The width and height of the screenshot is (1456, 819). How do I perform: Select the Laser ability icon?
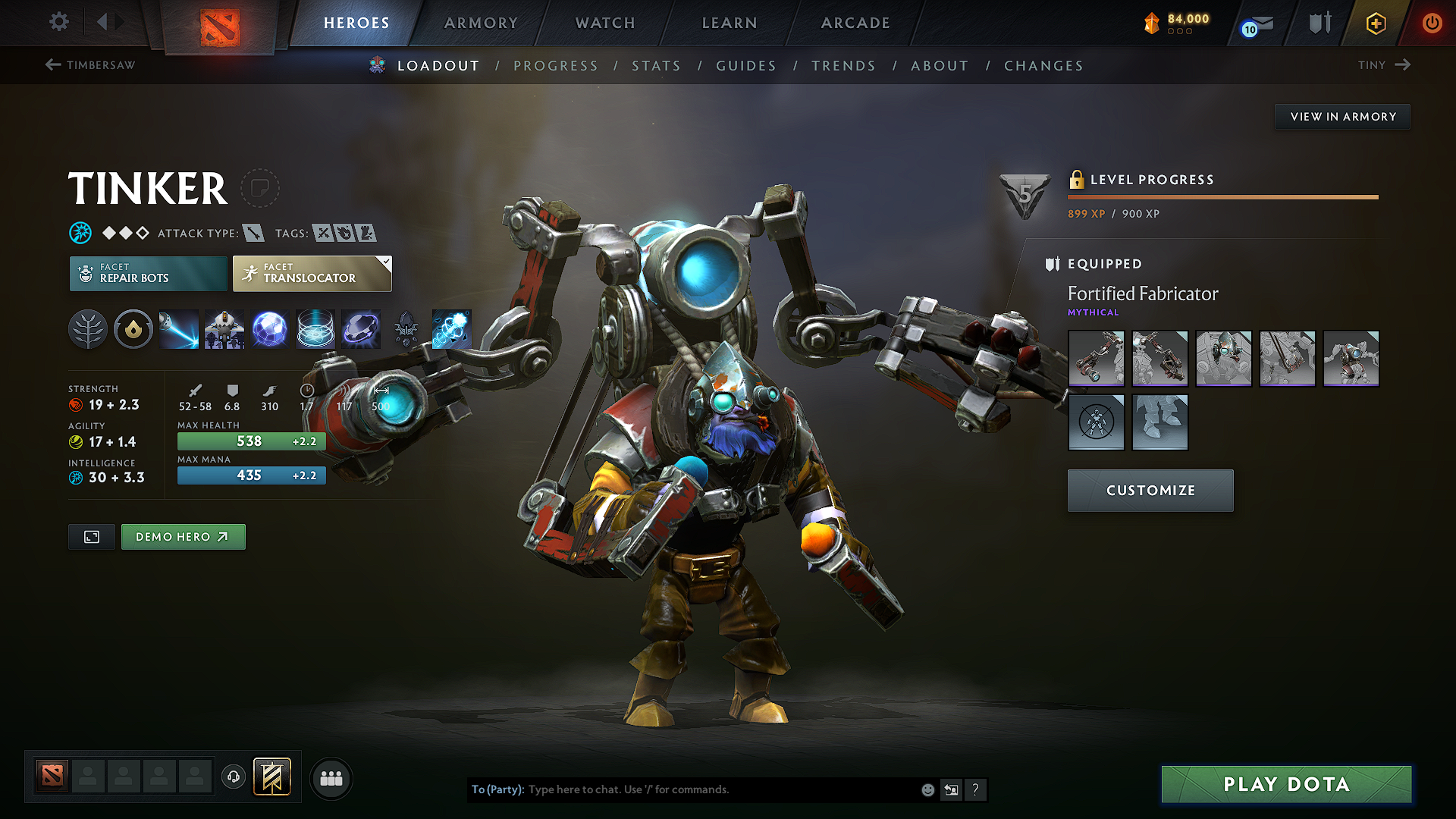coord(179,329)
